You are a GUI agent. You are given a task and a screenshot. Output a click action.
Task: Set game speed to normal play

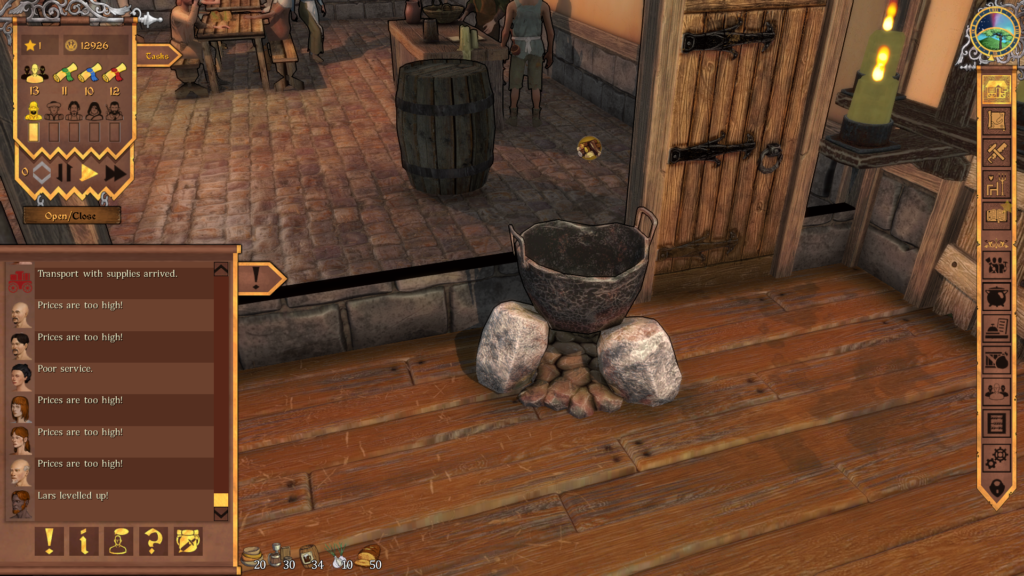tap(89, 173)
